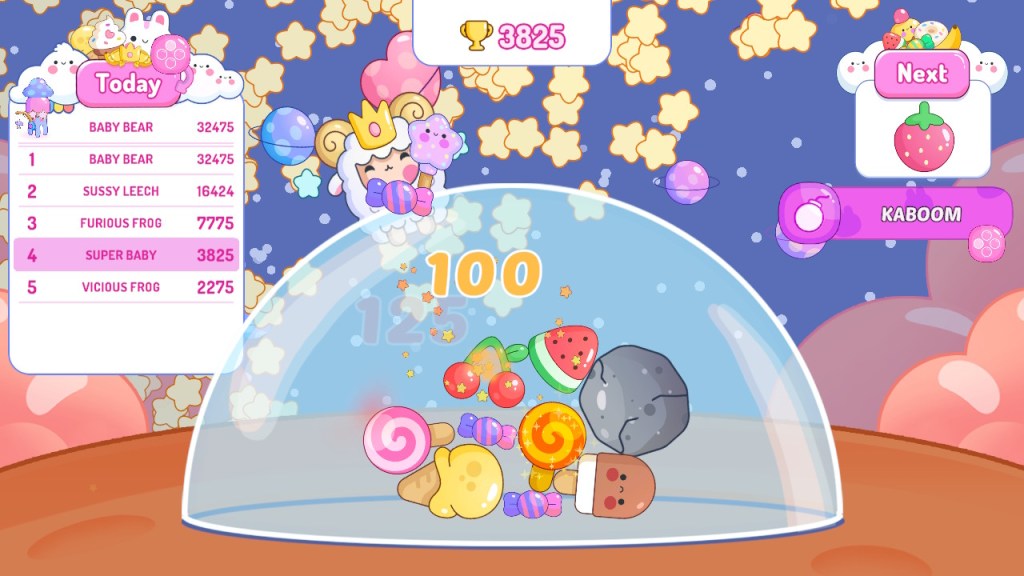Select Furious Frog leaderboard row
1024x576 pixels.
click(x=127, y=223)
